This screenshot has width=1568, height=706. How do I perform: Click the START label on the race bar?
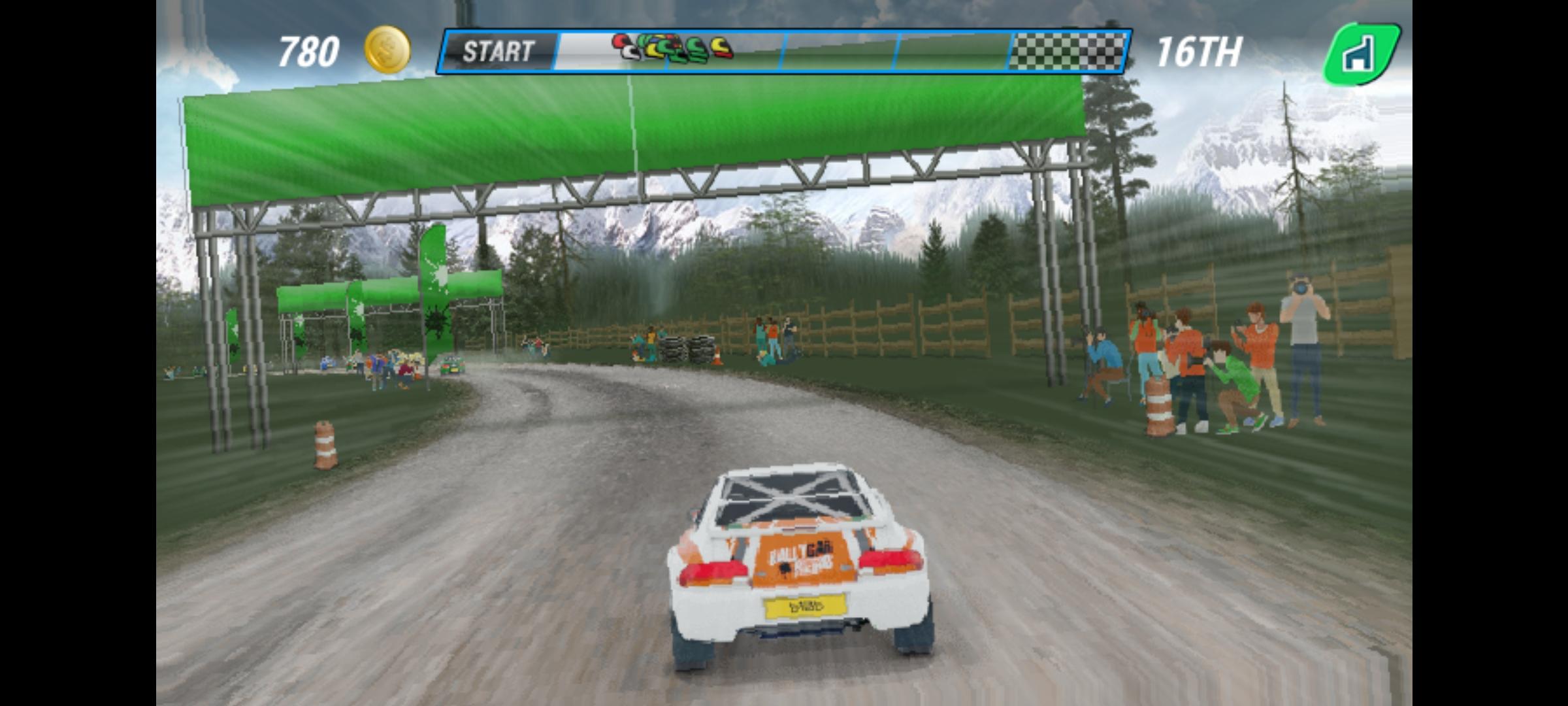[500, 52]
